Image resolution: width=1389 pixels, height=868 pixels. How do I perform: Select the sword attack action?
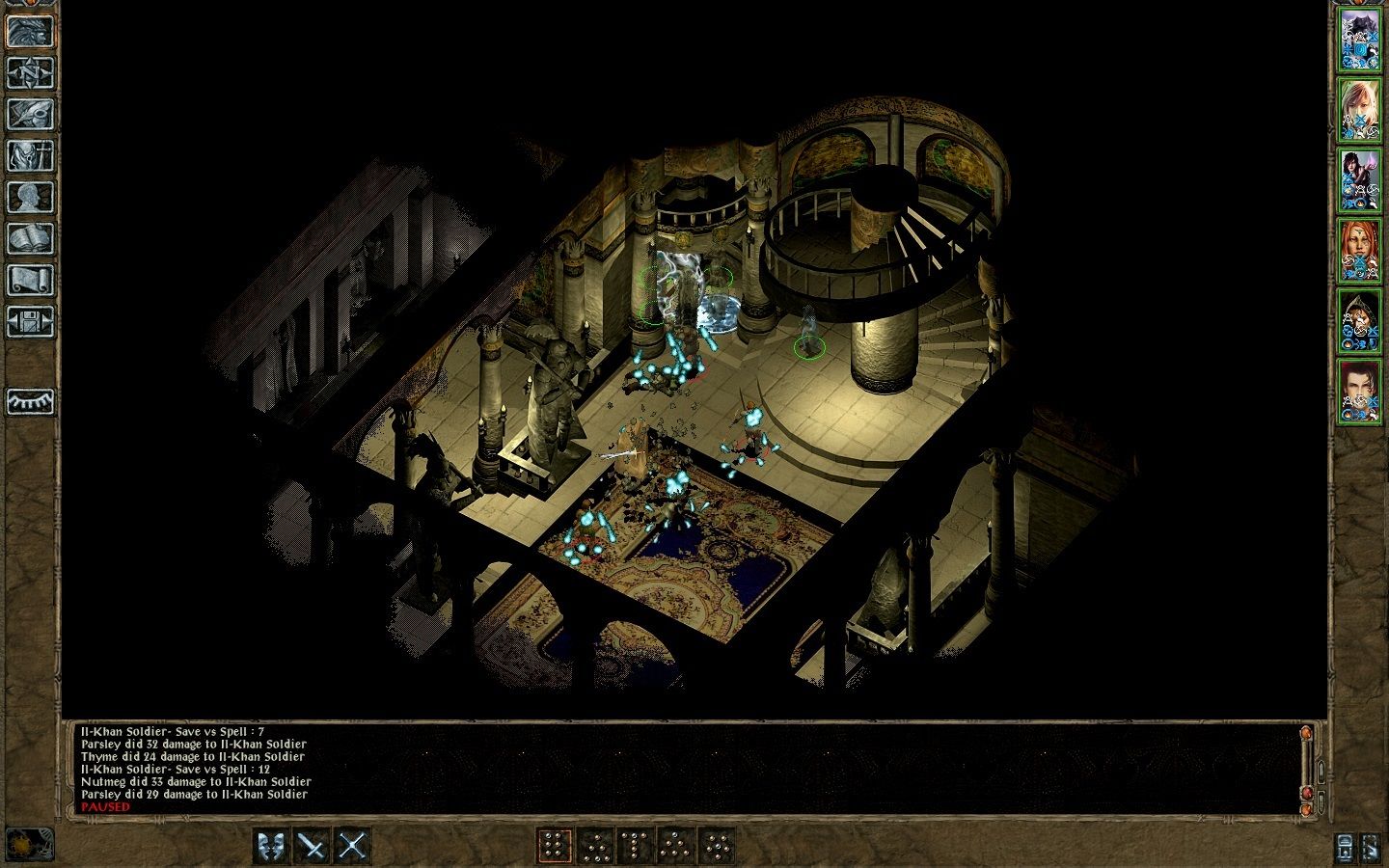point(311,844)
